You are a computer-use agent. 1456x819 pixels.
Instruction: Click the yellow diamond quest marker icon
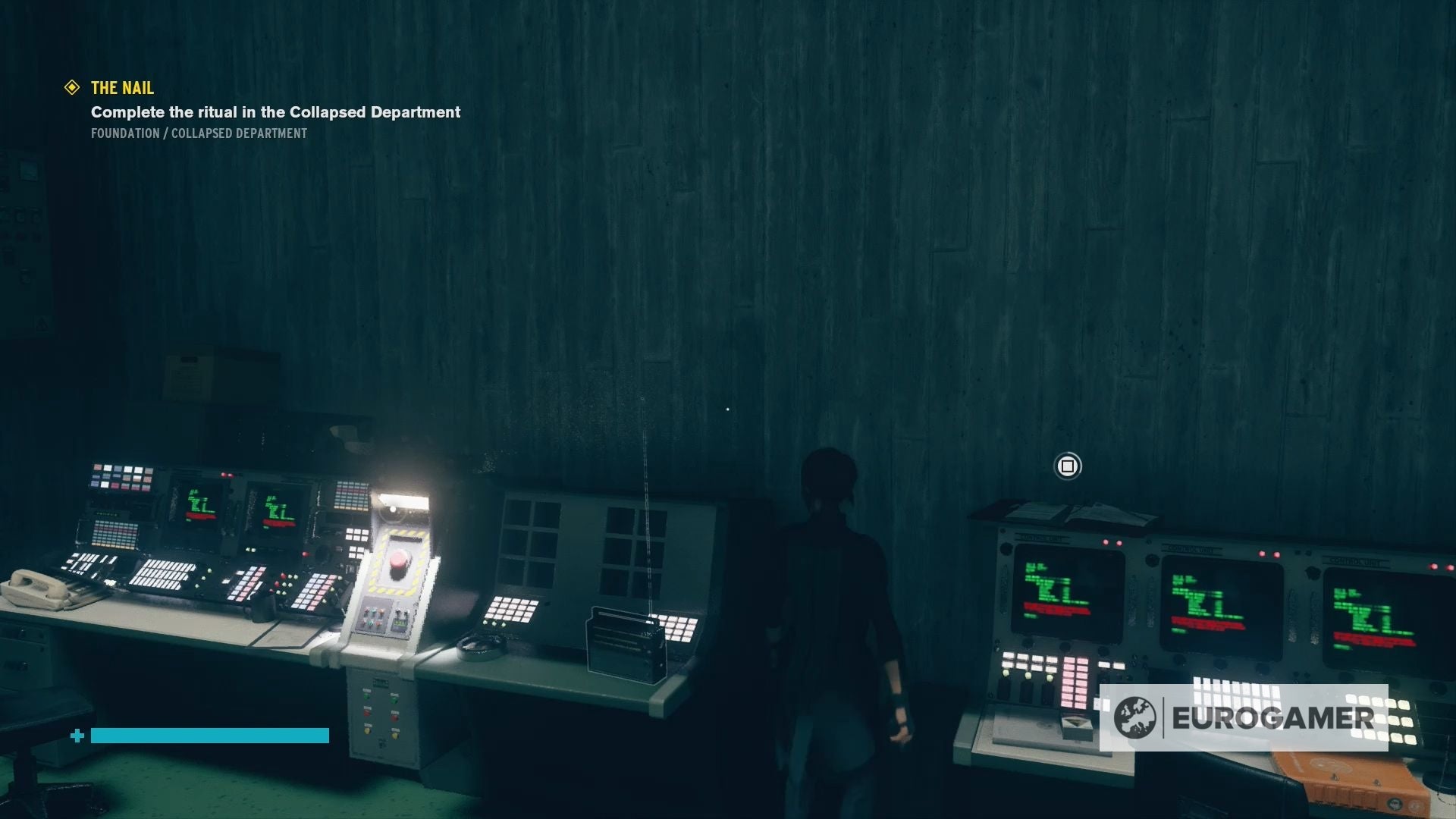click(x=71, y=88)
